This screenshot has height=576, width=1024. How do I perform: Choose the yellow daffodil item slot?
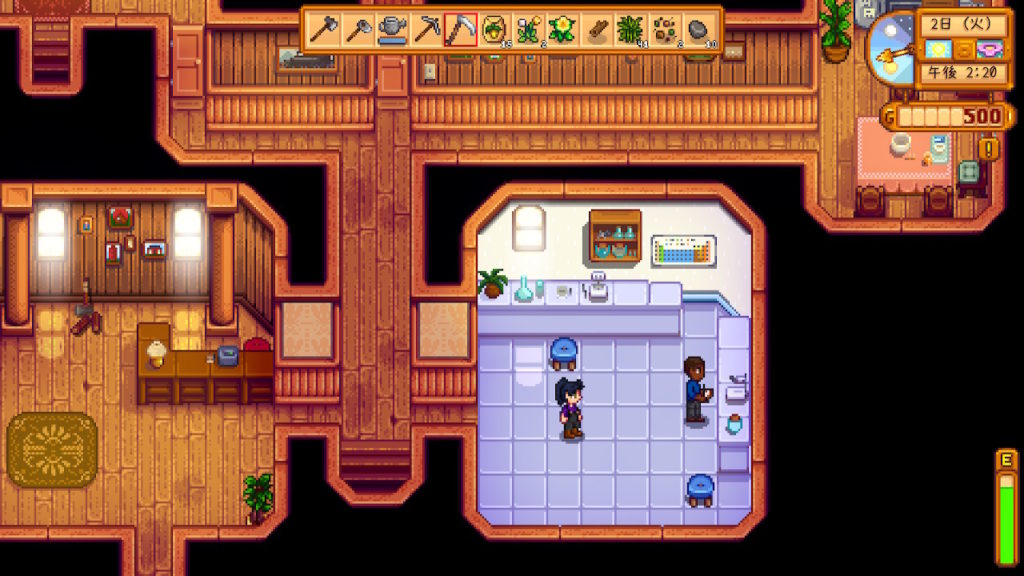(563, 29)
